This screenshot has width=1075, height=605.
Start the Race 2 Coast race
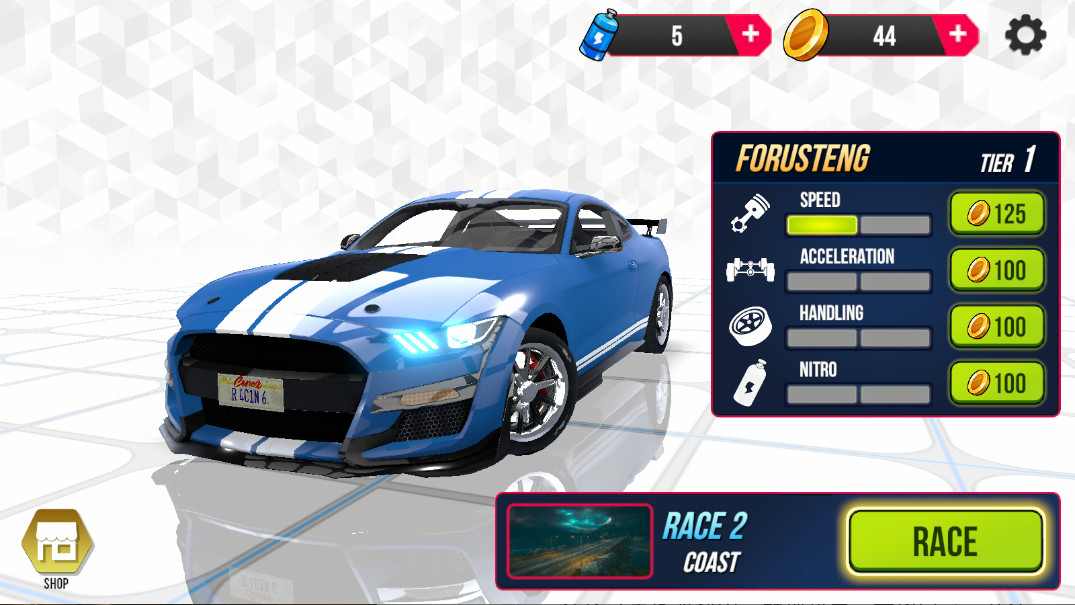tap(945, 541)
